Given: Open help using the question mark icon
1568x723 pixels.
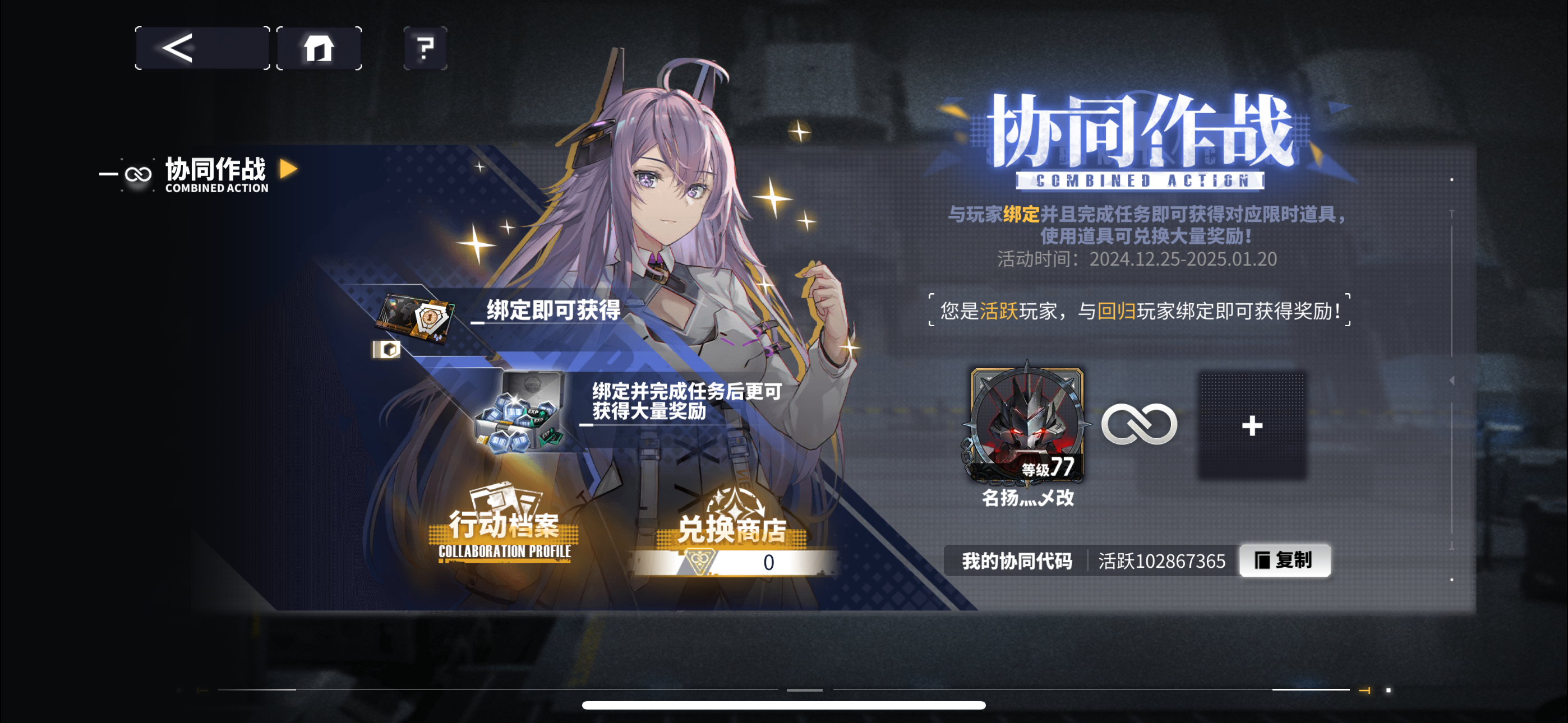Looking at the screenshot, I should coord(426,48).
